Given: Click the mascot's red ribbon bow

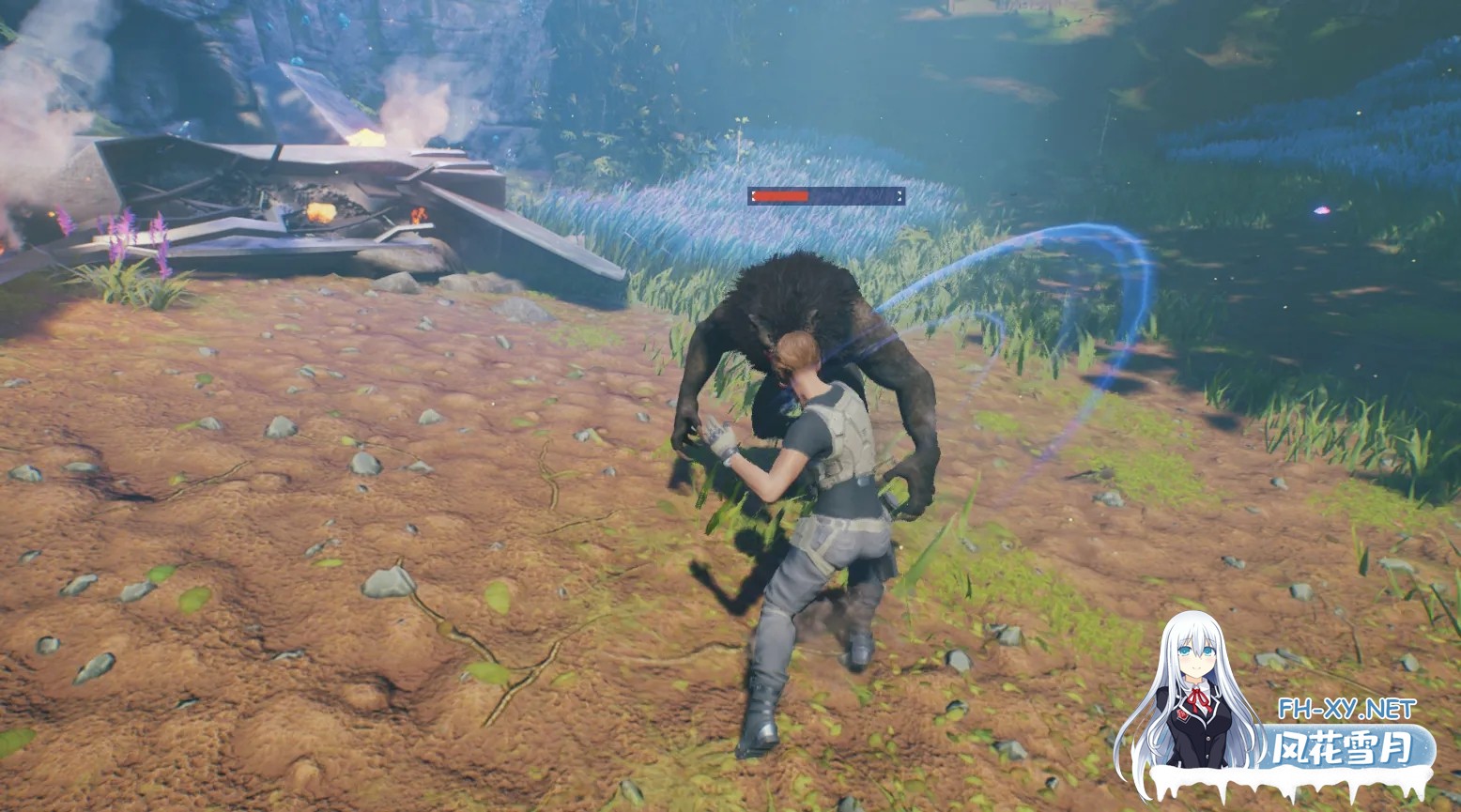Looking at the screenshot, I should point(1198,697).
